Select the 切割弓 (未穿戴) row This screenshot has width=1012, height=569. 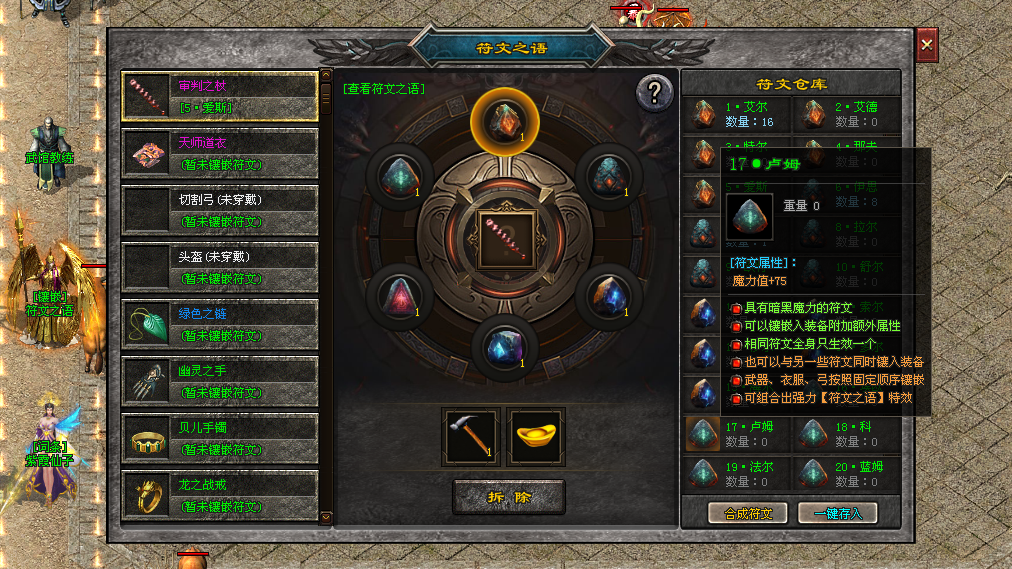coord(220,210)
